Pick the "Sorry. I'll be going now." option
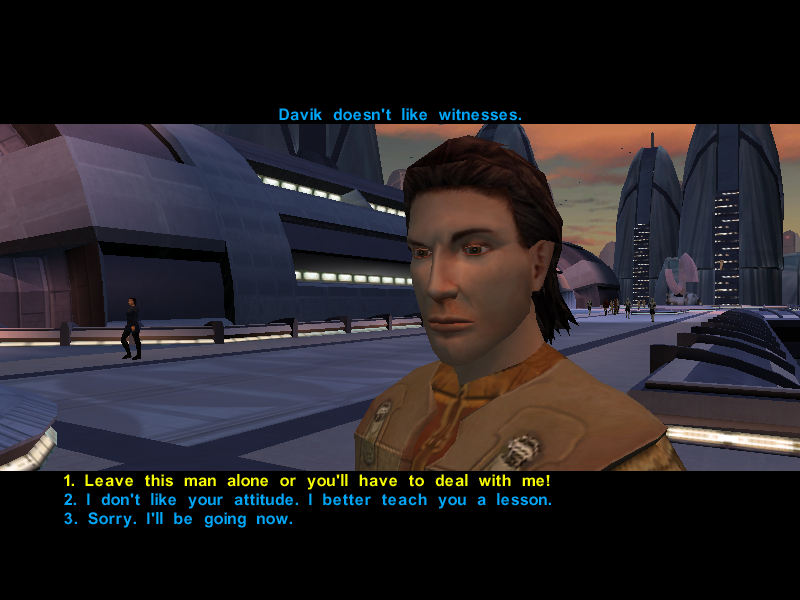The width and height of the screenshot is (800, 600). (x=178, y=519)
